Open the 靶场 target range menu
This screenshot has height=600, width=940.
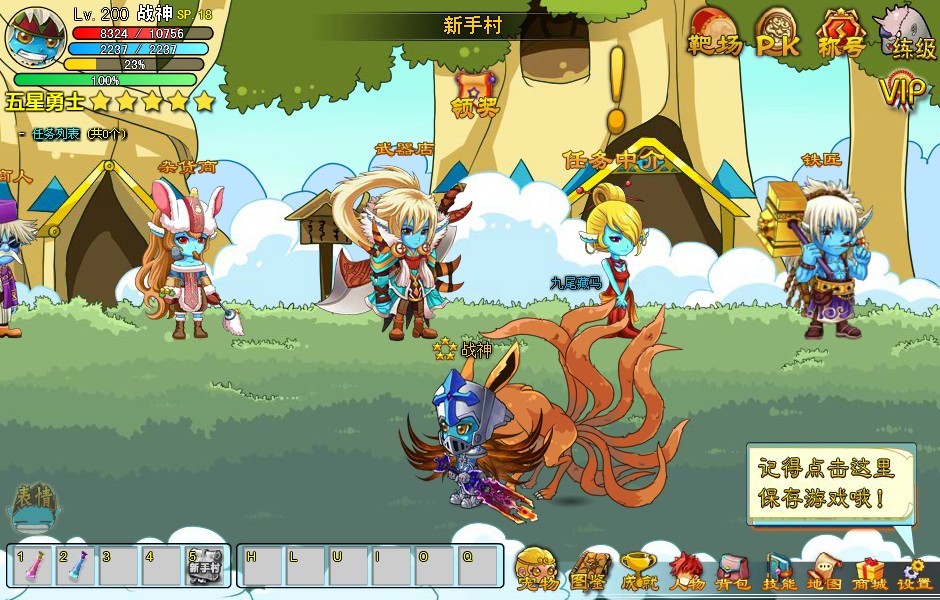pos(714,34)
